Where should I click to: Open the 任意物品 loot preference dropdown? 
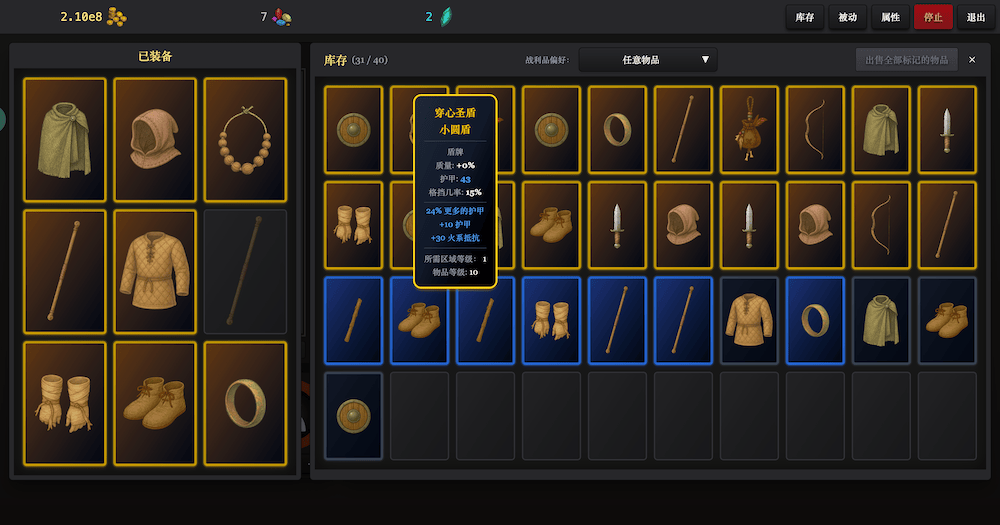tap(648, 60)
